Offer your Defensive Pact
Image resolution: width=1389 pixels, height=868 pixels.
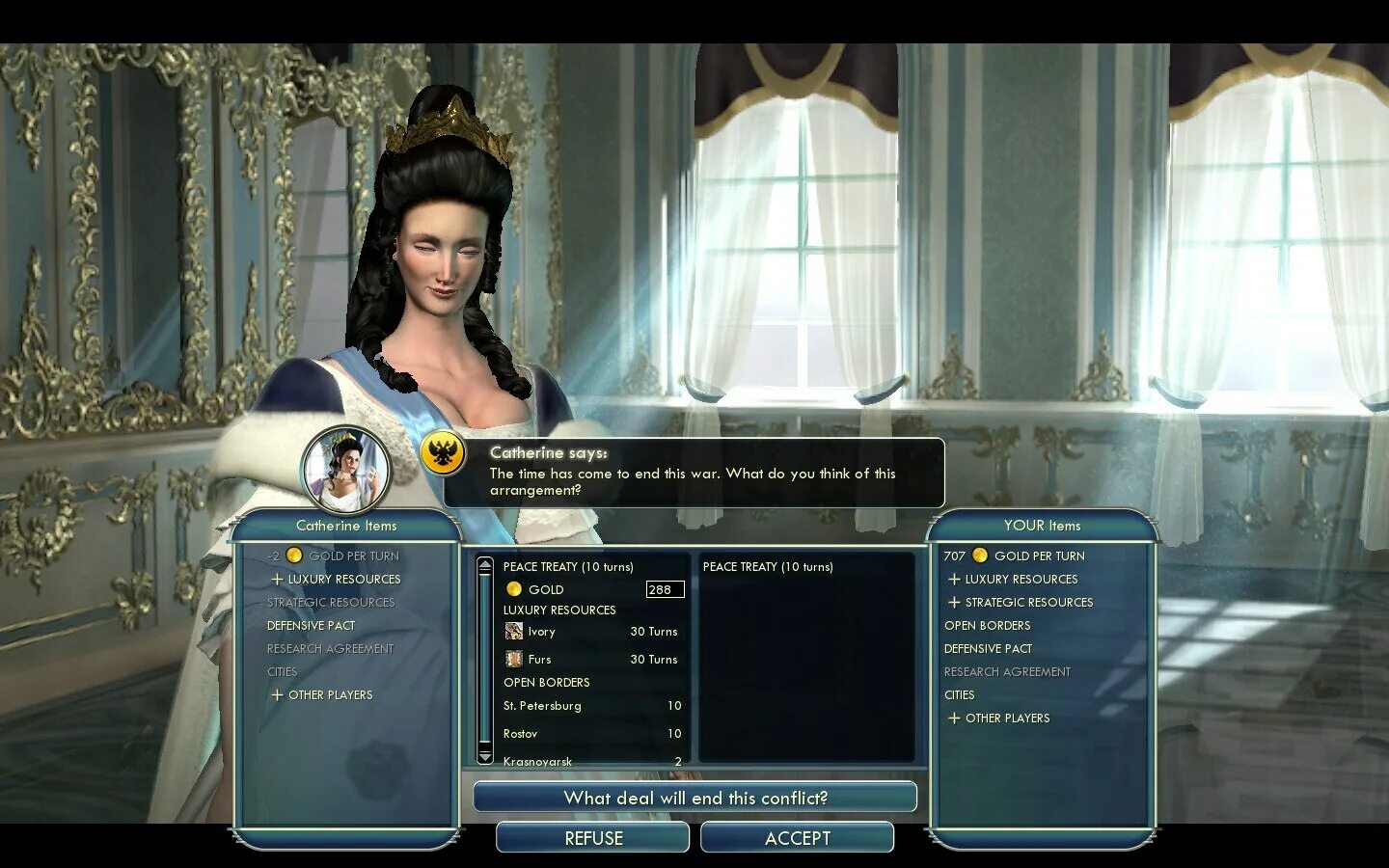tap(989, 649)
